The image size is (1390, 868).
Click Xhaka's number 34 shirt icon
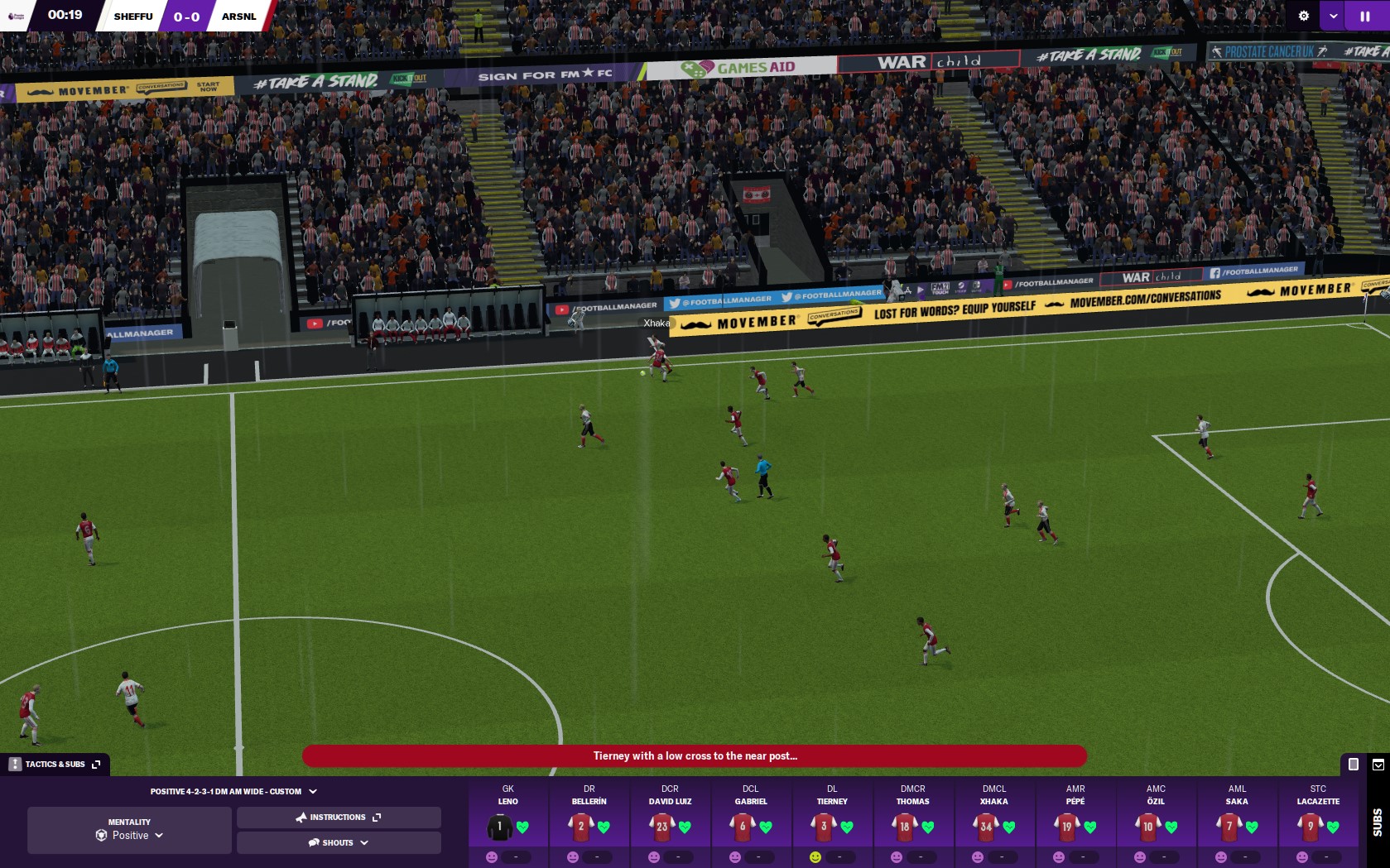tap(985, 827)
